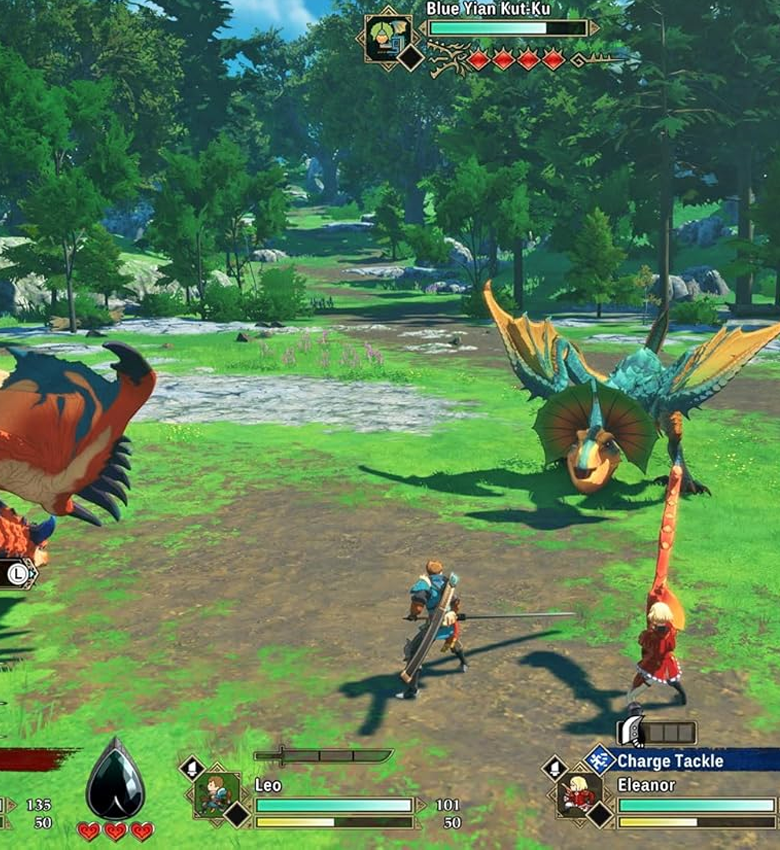
Task: Click the black kinship stone gauge
Action: [x=115, y=779]
